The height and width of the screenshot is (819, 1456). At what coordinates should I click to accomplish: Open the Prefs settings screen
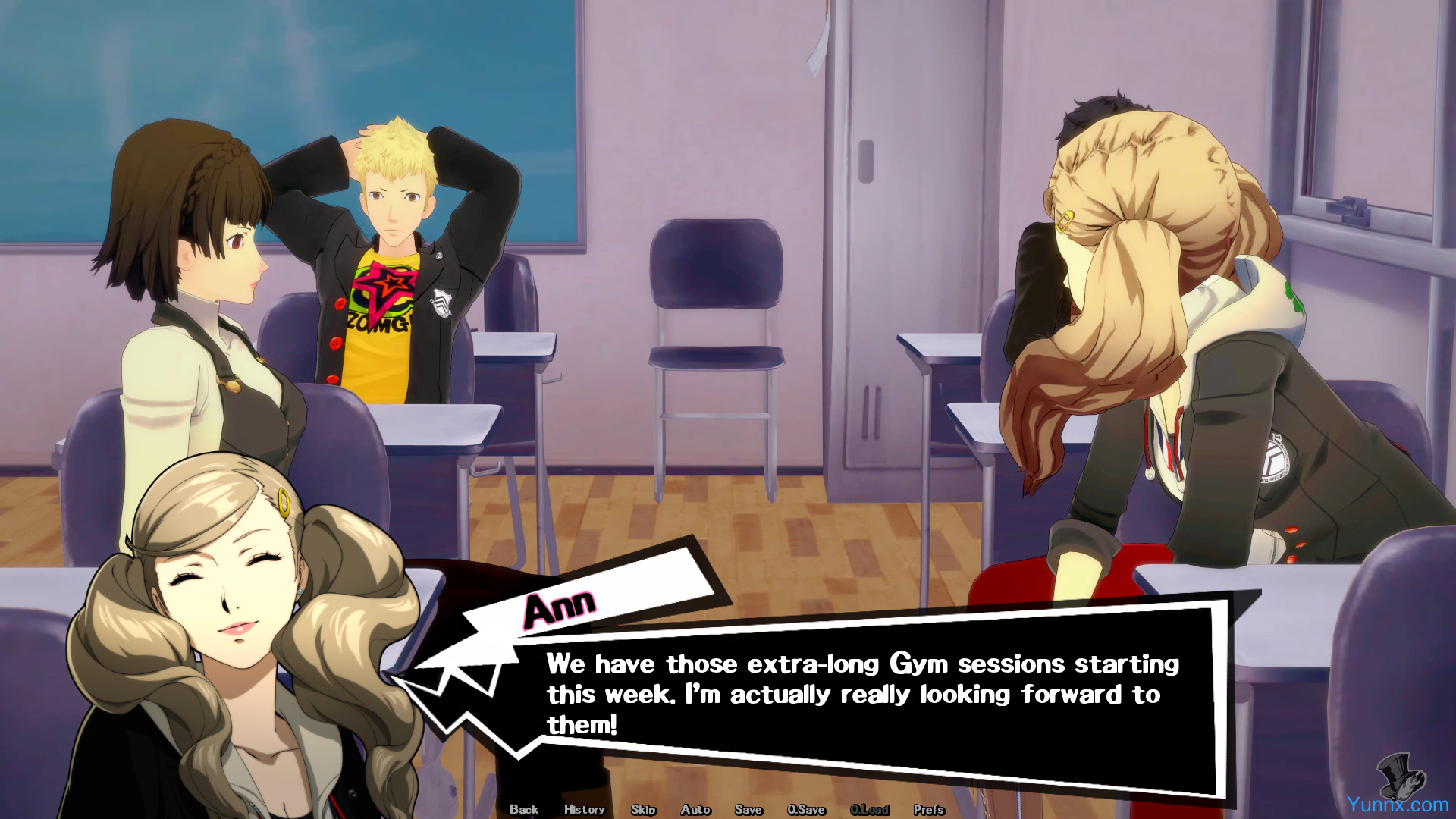pyautogui.click(x=928, y=809)
